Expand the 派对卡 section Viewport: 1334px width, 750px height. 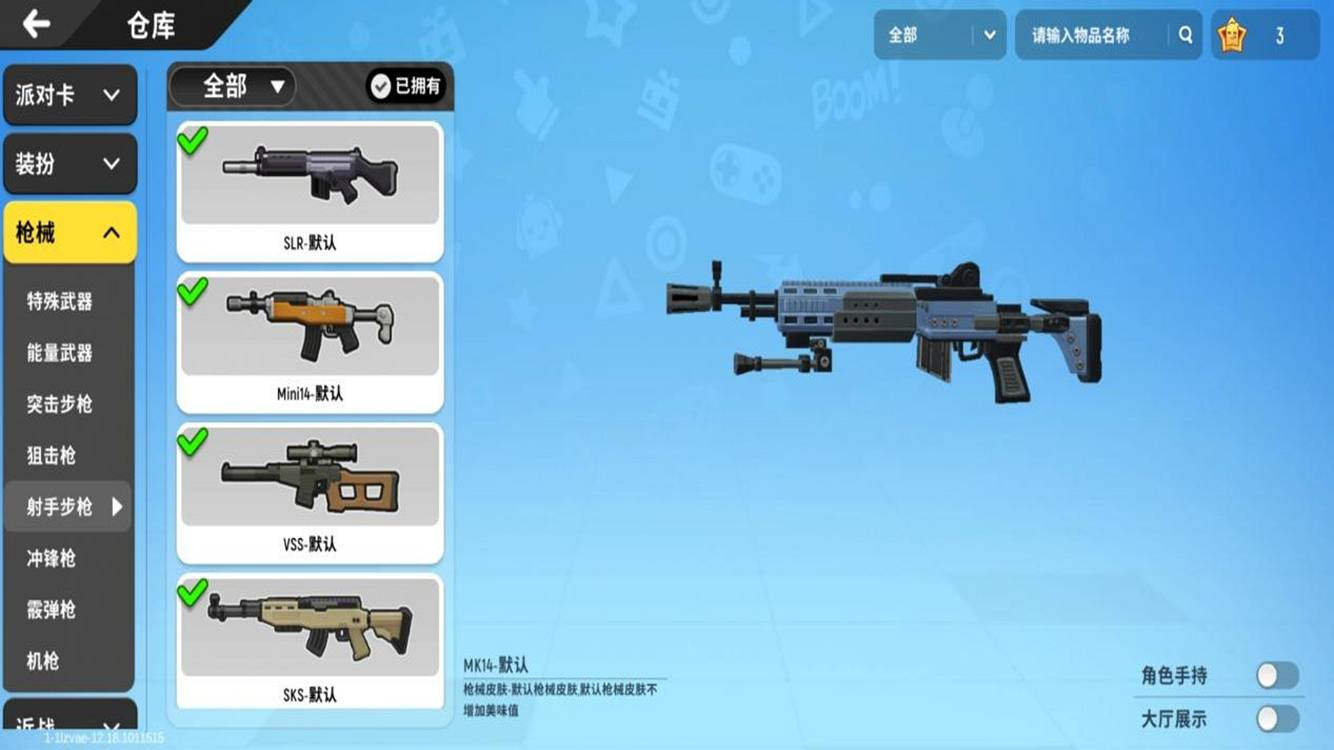pyautogui.click(x=69, y=95)
